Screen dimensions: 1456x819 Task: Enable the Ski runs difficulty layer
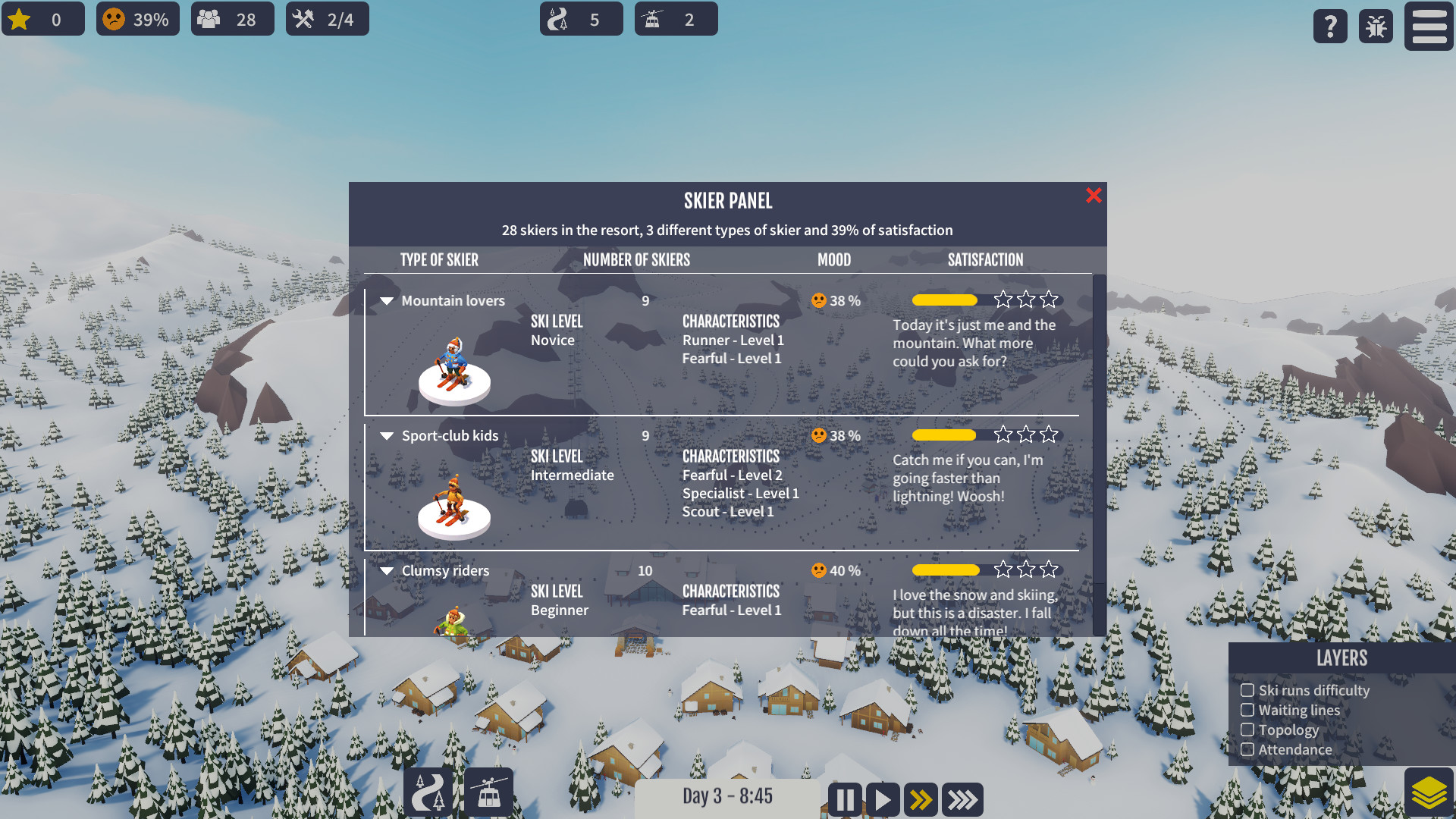[x=1248, y=690]
